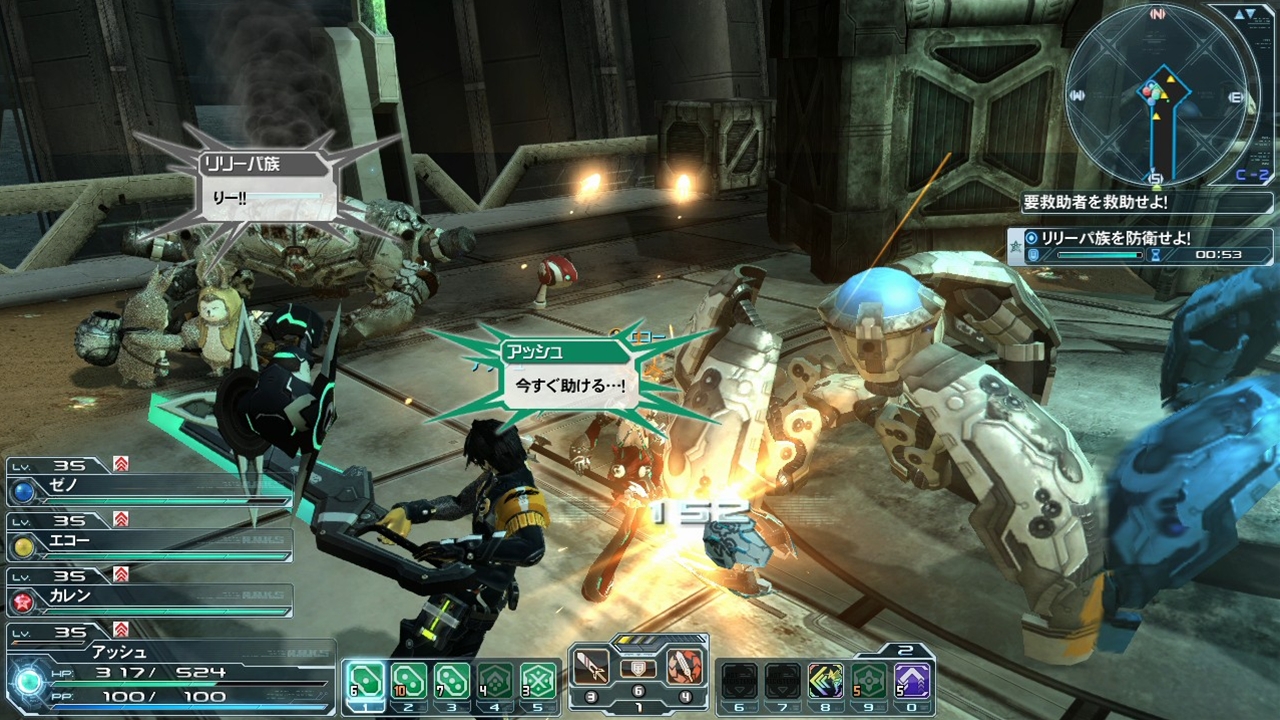Select the red swirl sword photon art

pyautogui.click(x=685, y=666)
